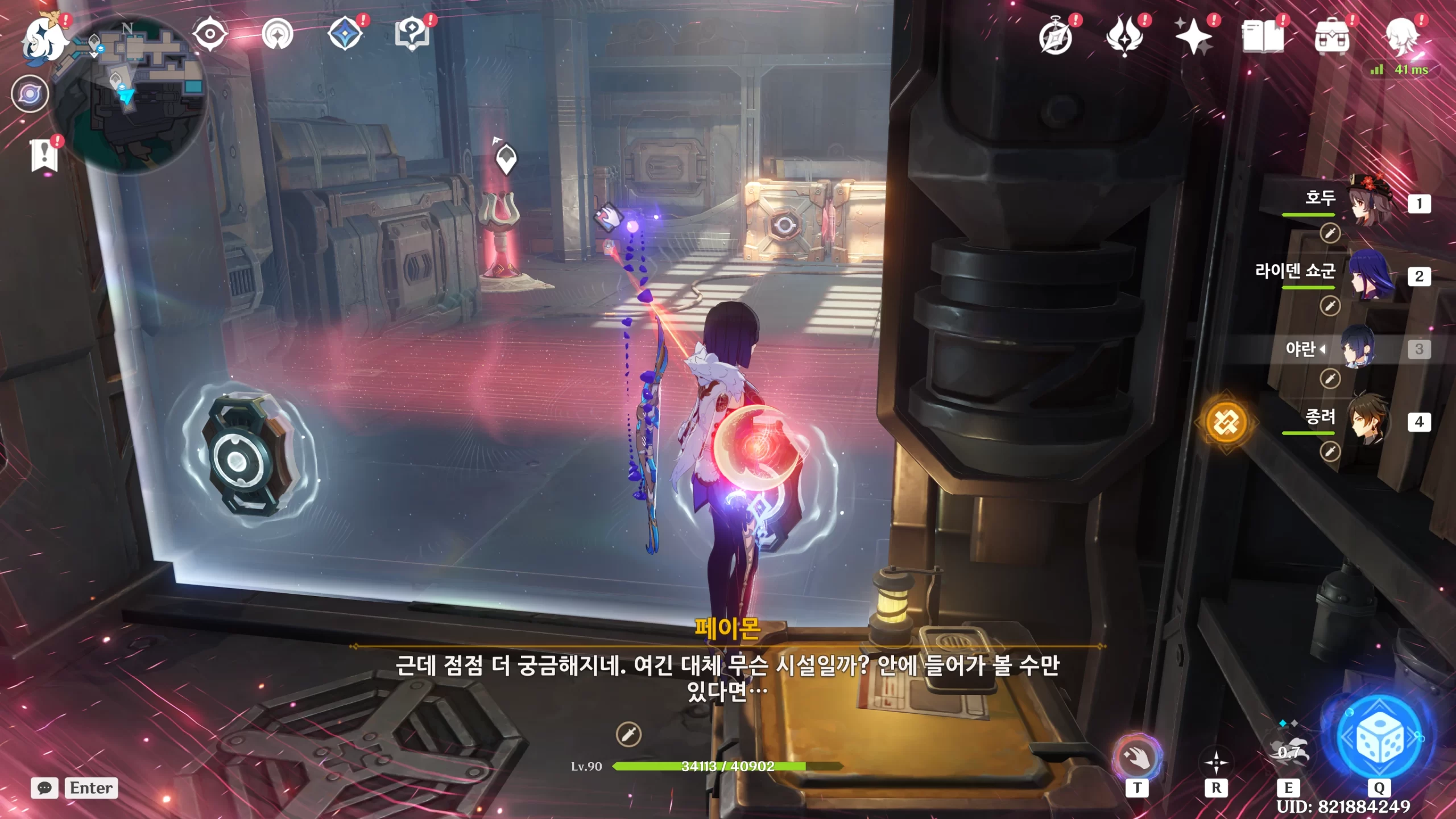This screenshot has width=1456, height=819.
Task: Activate the eye icon at top
Action: [210, 34]
